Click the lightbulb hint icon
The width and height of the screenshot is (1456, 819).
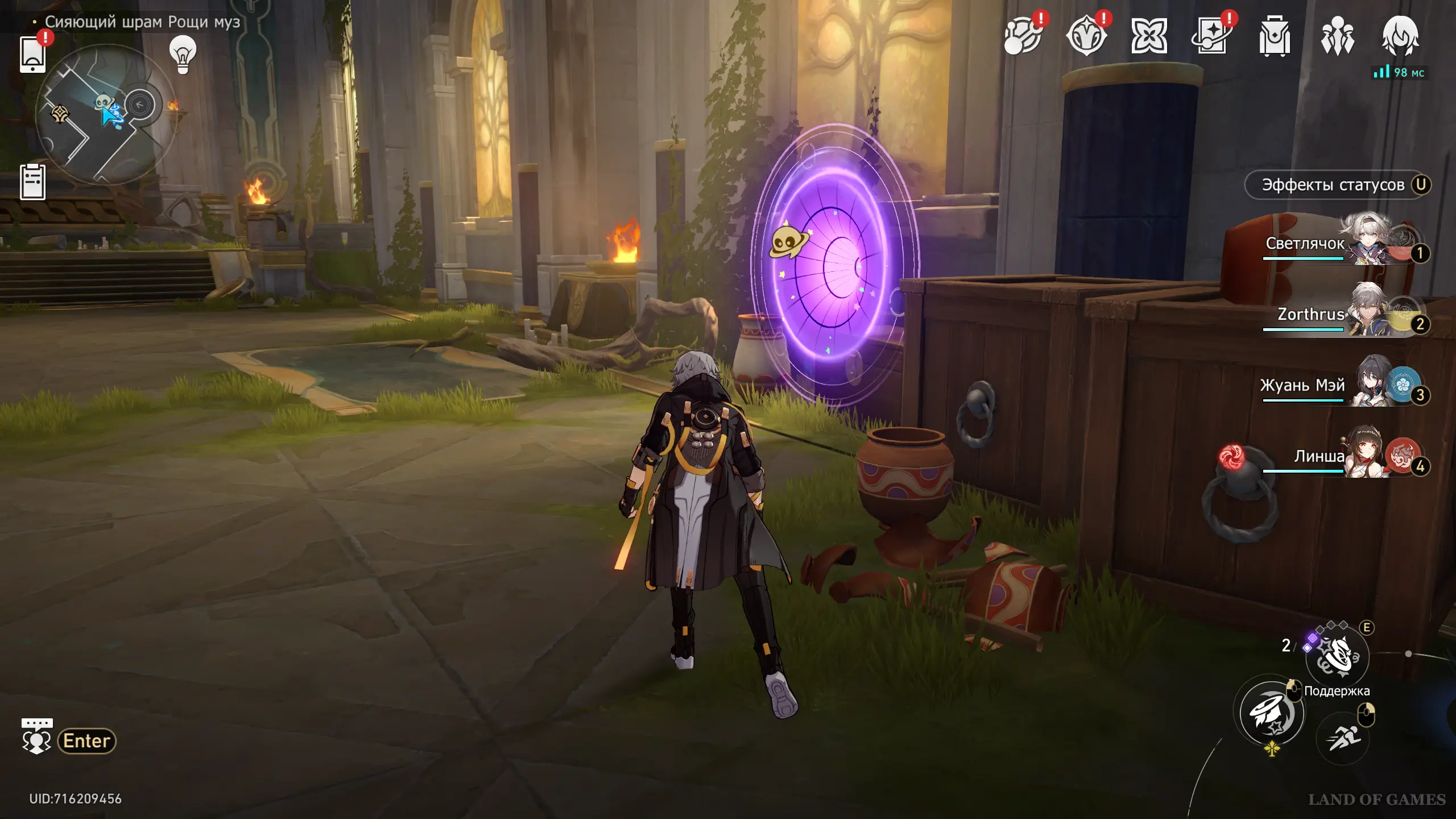[183, 54]
